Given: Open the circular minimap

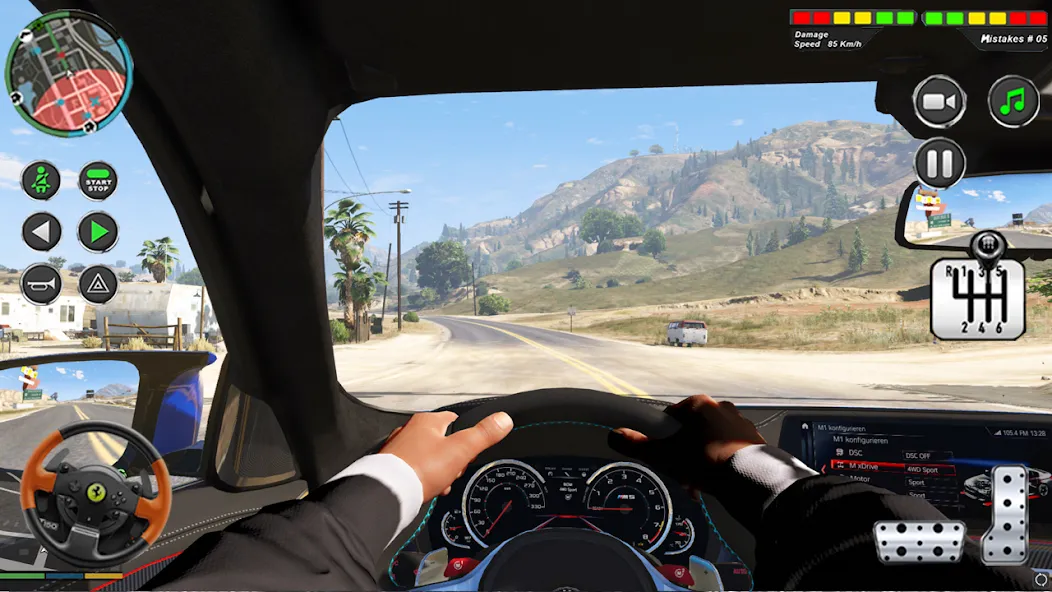Looking at the screenshot, I should point(68,73).
